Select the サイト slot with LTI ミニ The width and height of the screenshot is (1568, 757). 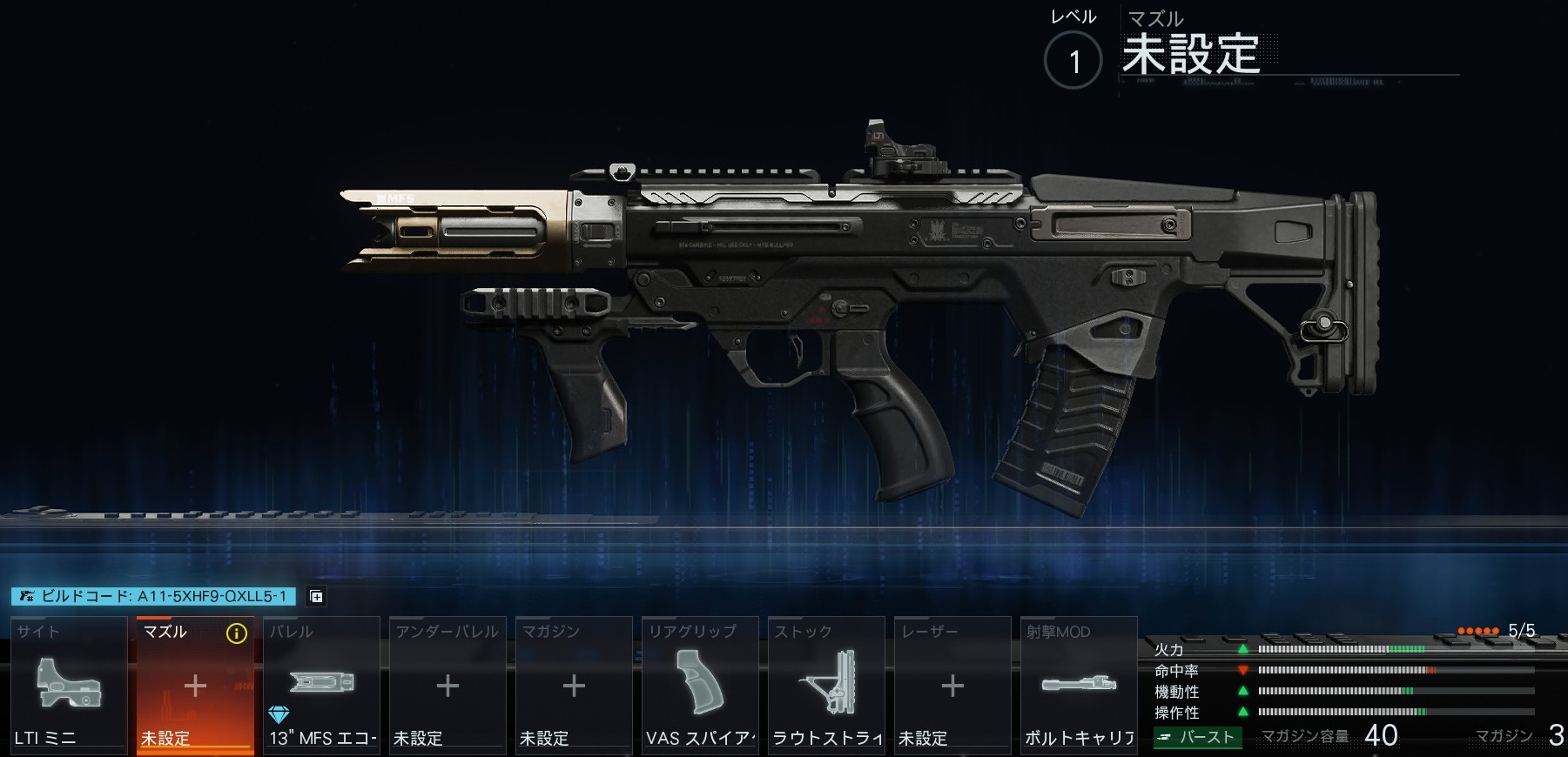pos(69,685)
